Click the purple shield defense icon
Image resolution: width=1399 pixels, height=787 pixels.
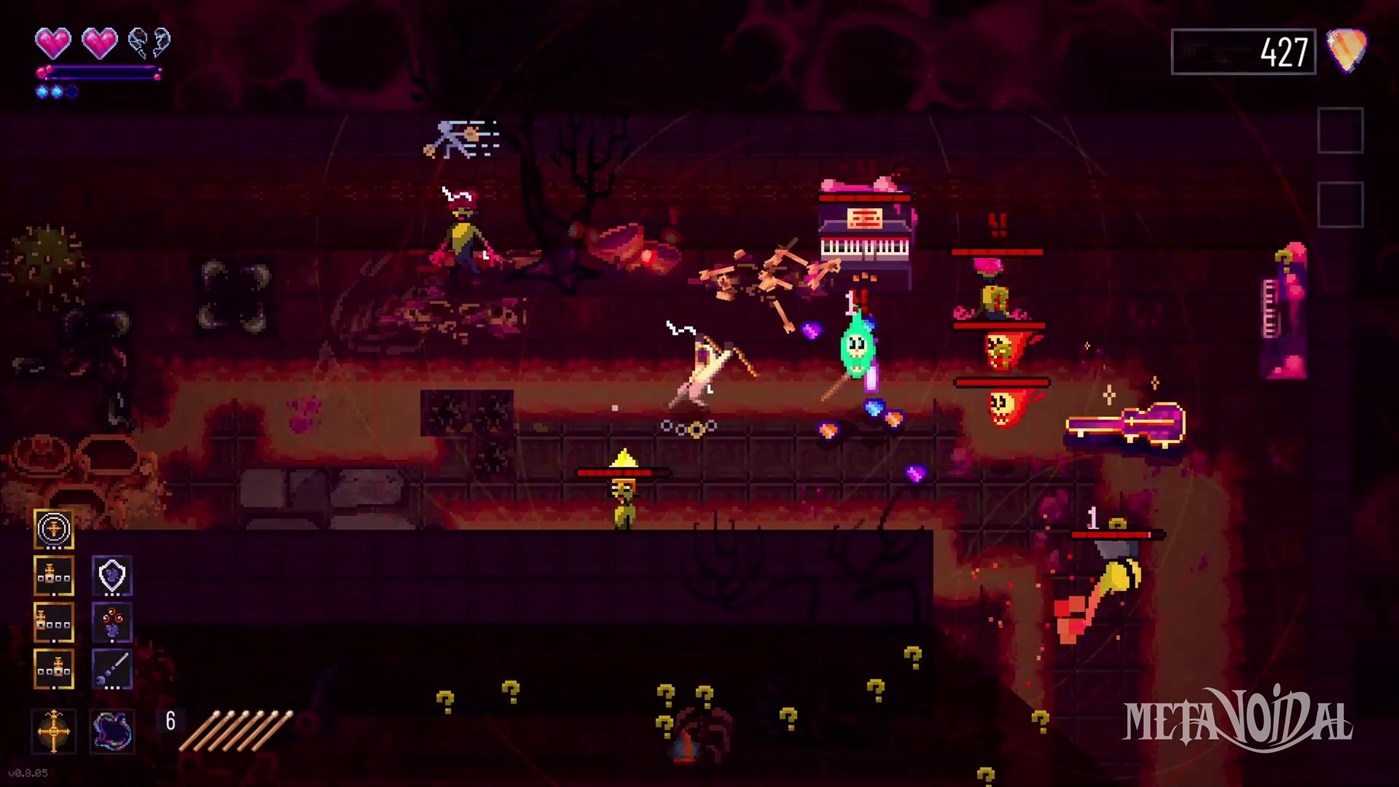click(112, 576)
